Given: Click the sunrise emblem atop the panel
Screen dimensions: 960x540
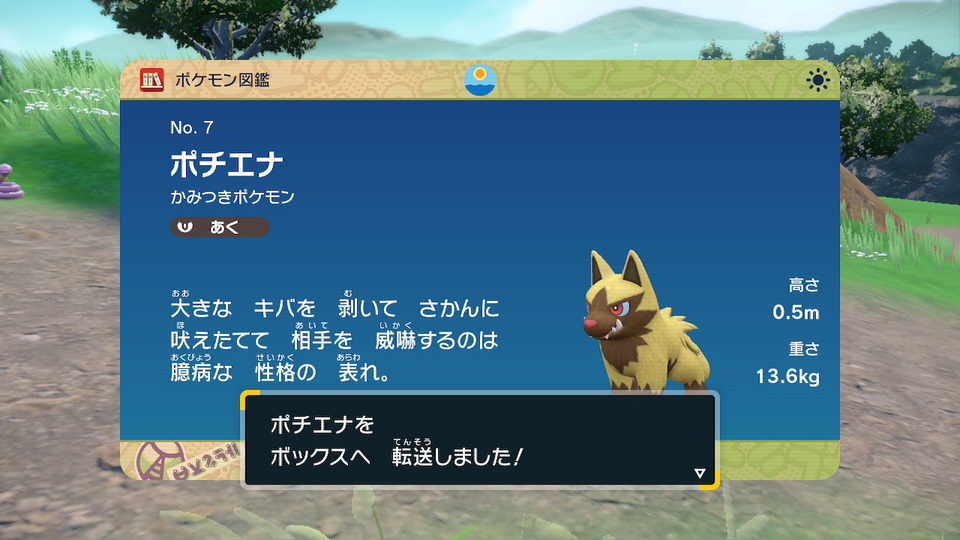Looking at the screenshot, I should click(480, 80).
